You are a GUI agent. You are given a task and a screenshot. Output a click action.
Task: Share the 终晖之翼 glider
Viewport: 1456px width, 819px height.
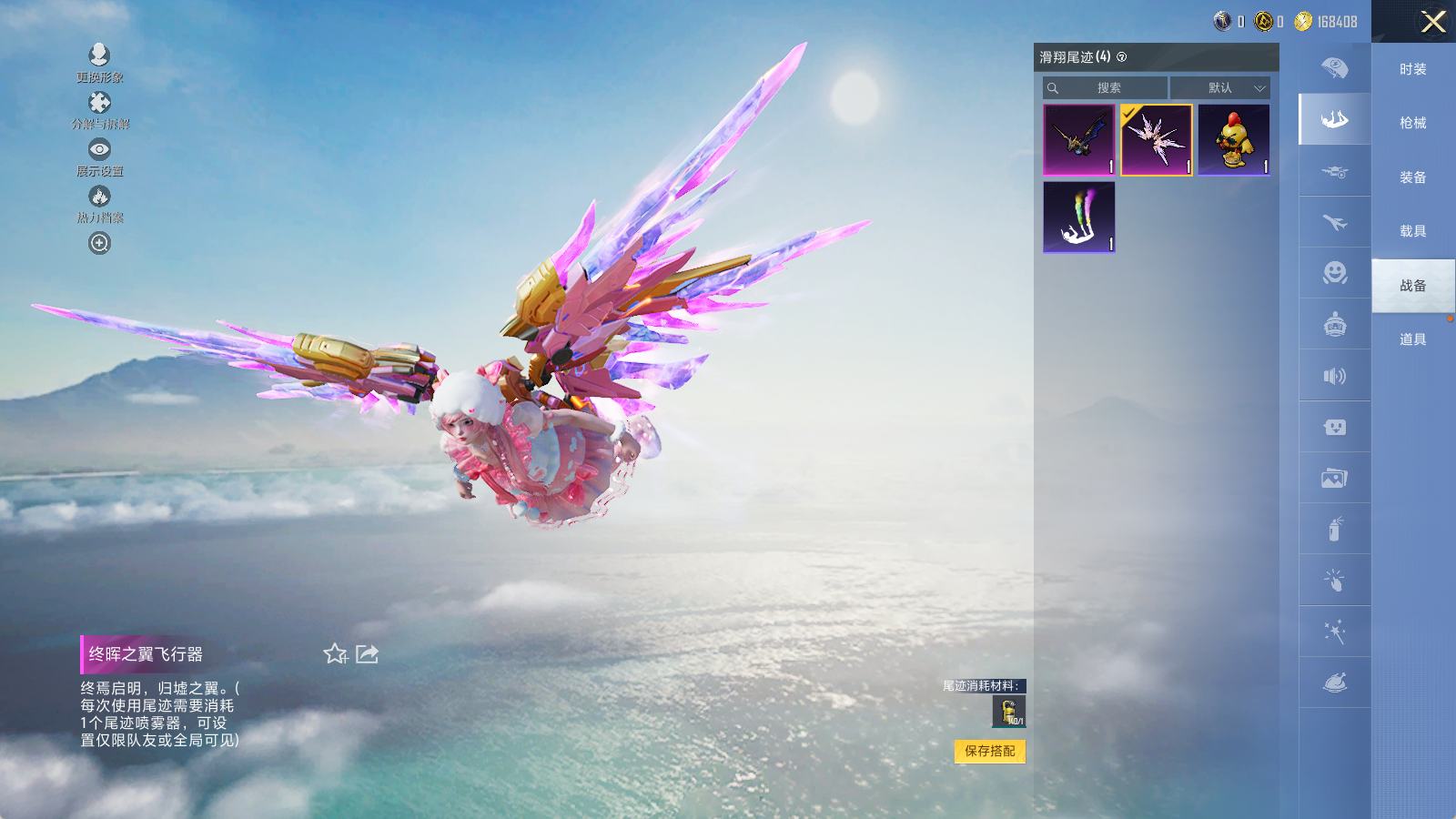point(367,653)
